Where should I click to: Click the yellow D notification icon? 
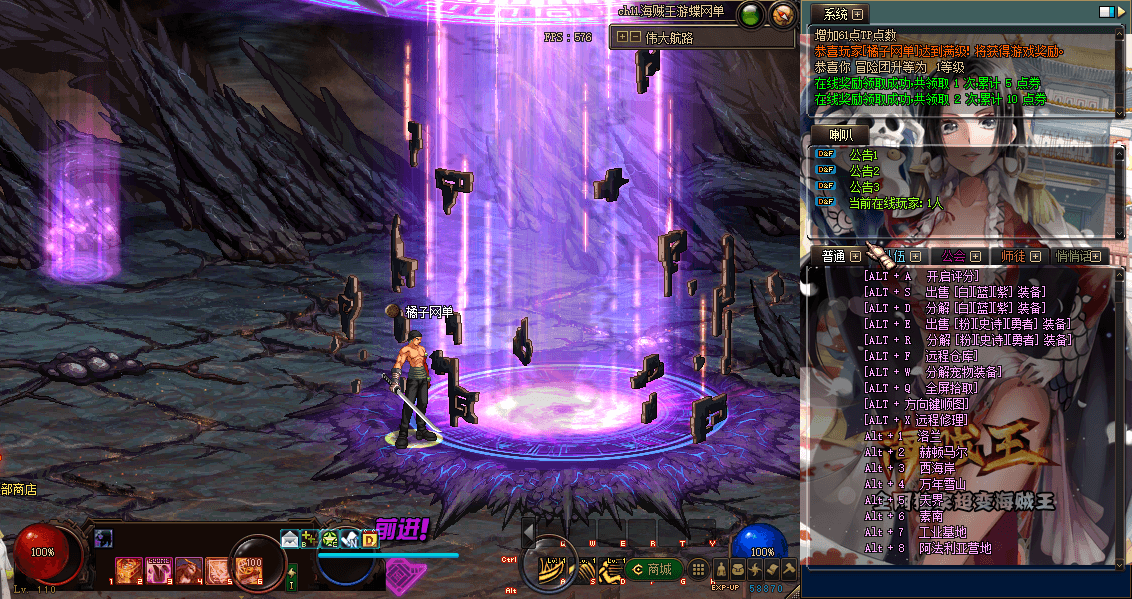pyautogui.click(x=369, y=540)
